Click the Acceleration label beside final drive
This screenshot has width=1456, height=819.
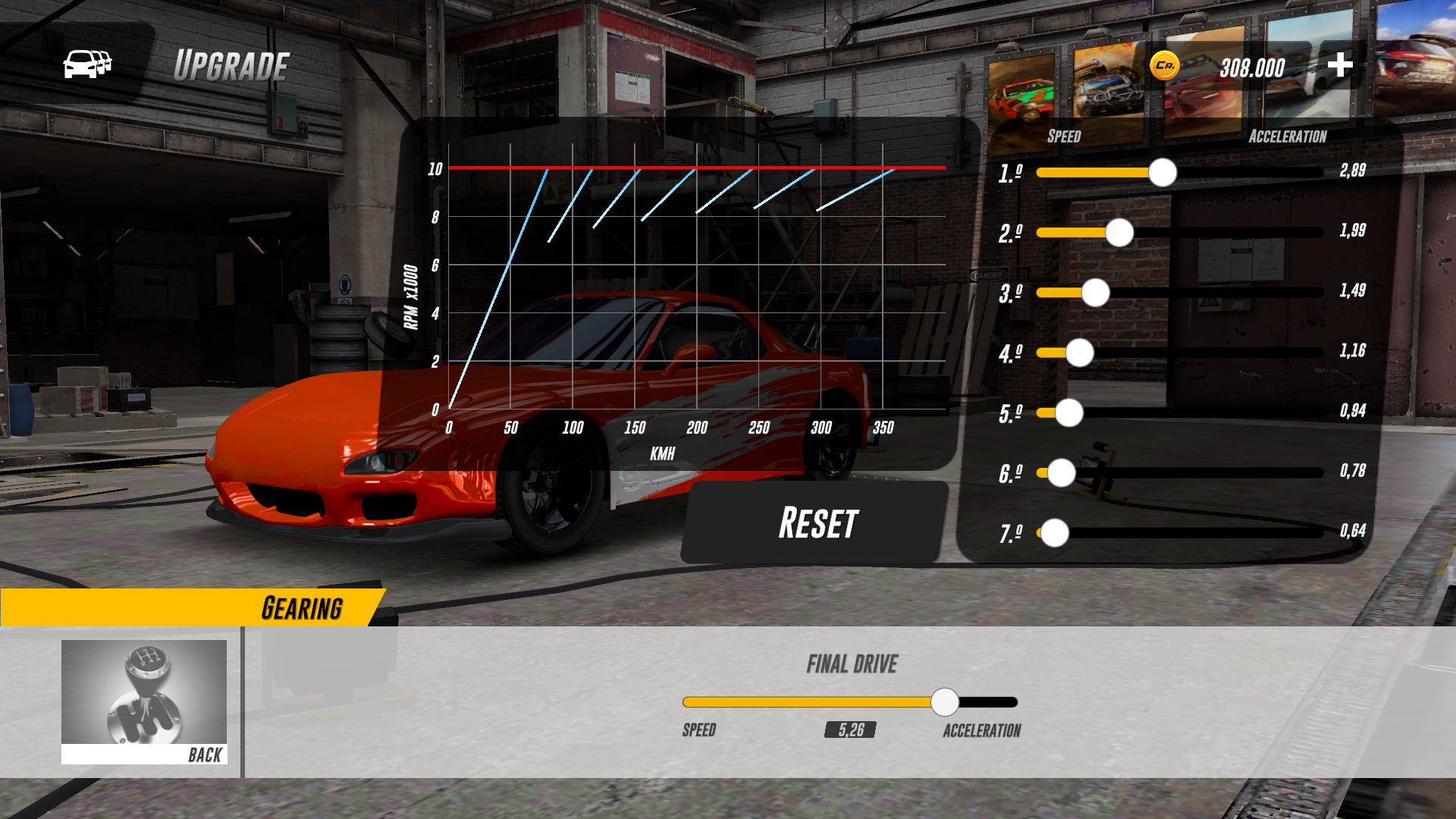(x=982, y=730)
